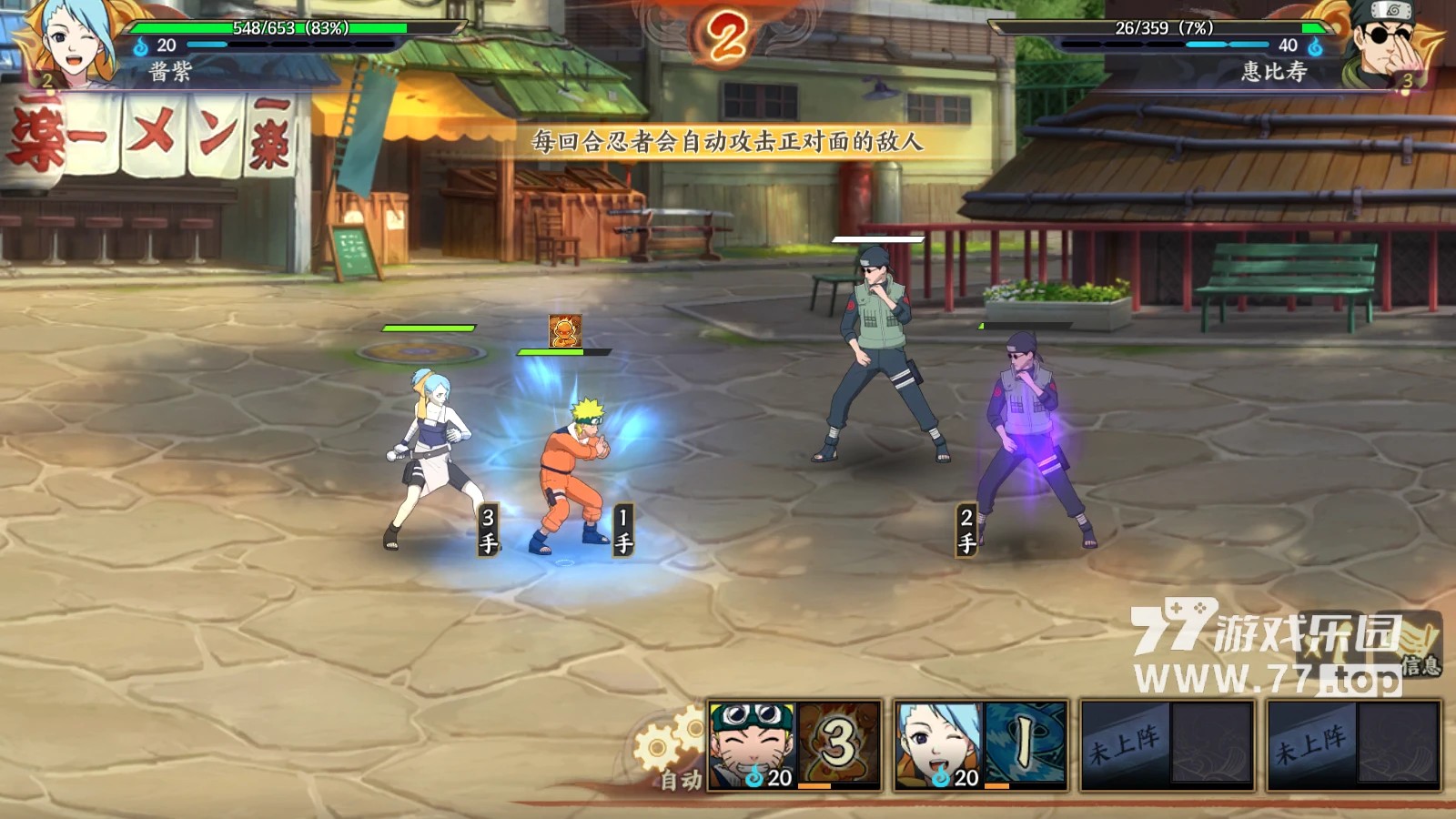
Task: Activate the blue-haired kunoichi's skill card
Action: tap(980, 745)
